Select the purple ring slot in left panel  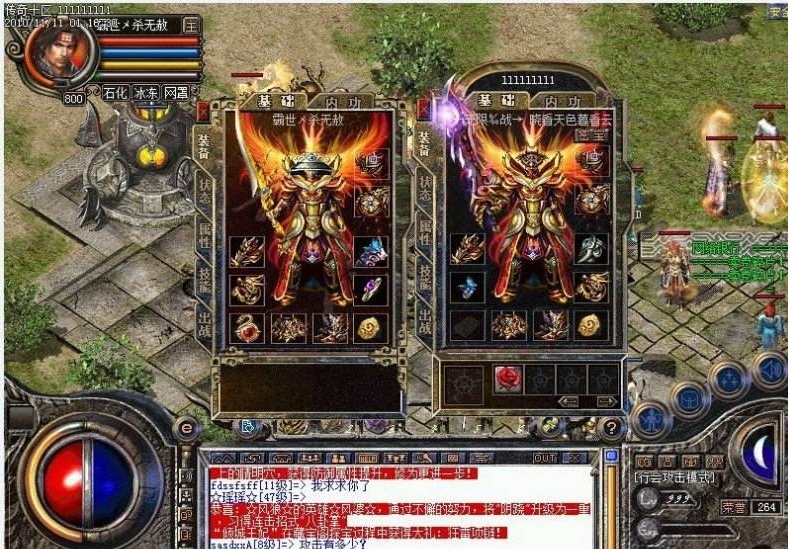click(x=370, y=290)
